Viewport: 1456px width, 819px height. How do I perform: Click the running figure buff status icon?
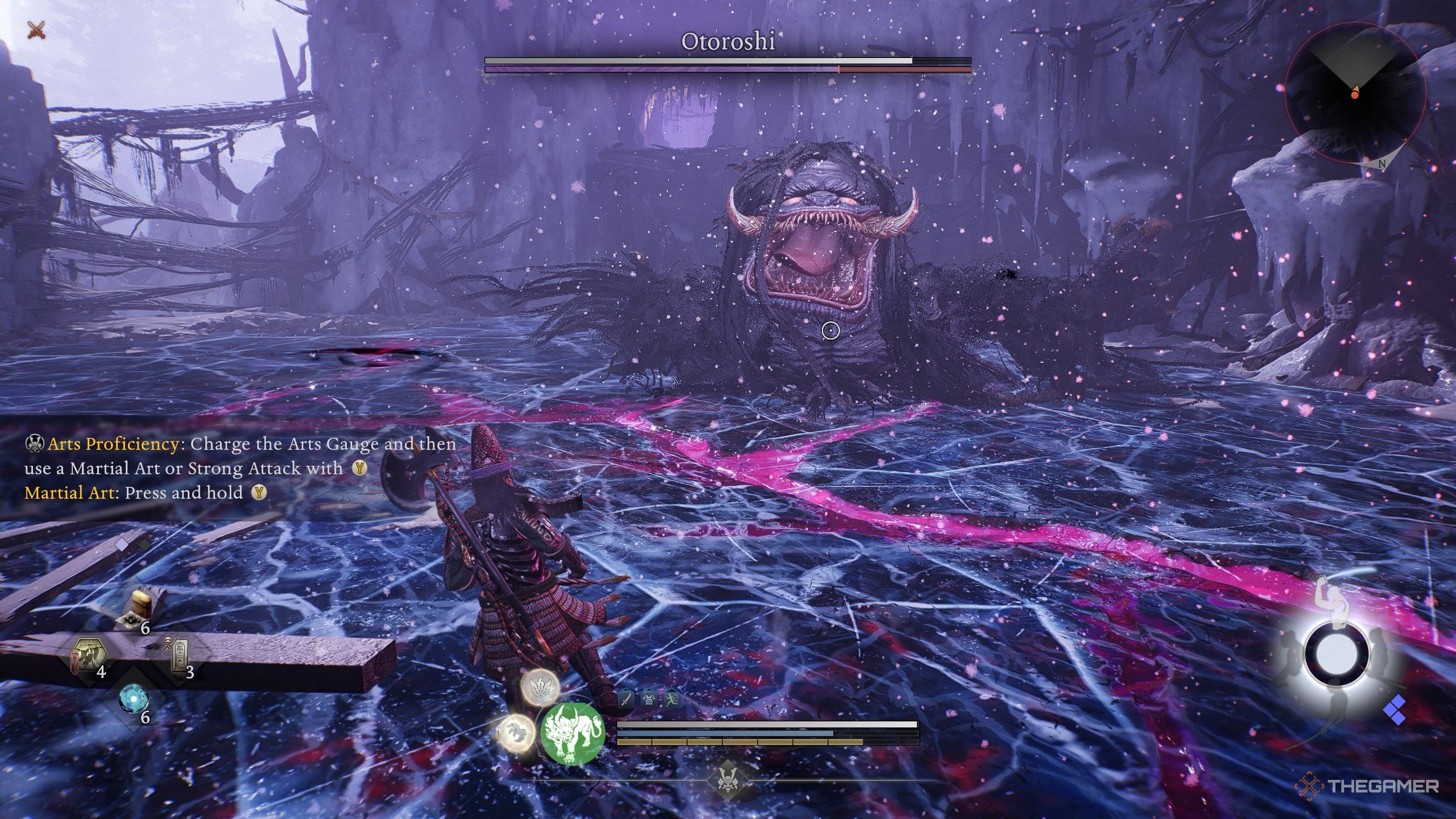(672, 699)
